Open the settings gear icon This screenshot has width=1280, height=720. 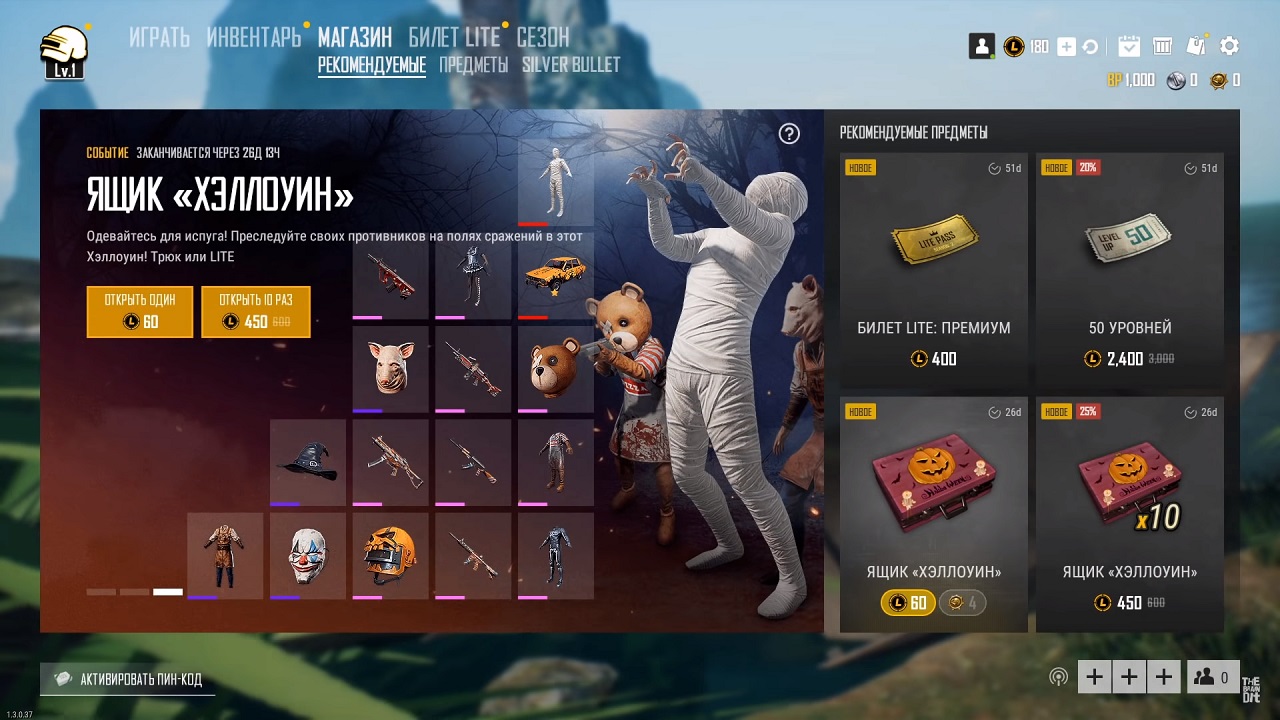pyautogui.click(x=1230, y=46)
